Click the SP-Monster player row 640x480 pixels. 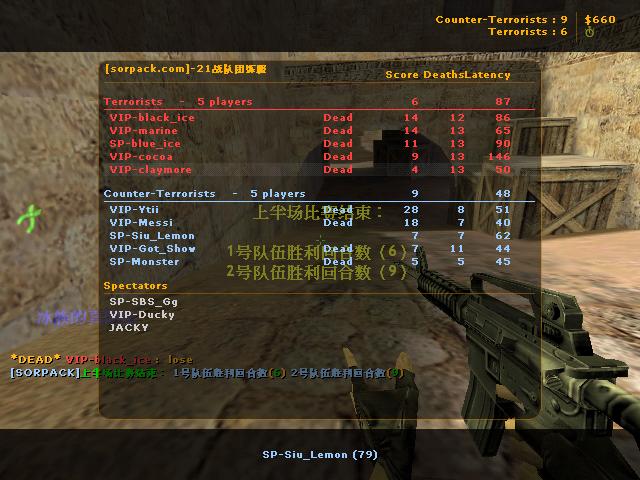tap(144, 262)
